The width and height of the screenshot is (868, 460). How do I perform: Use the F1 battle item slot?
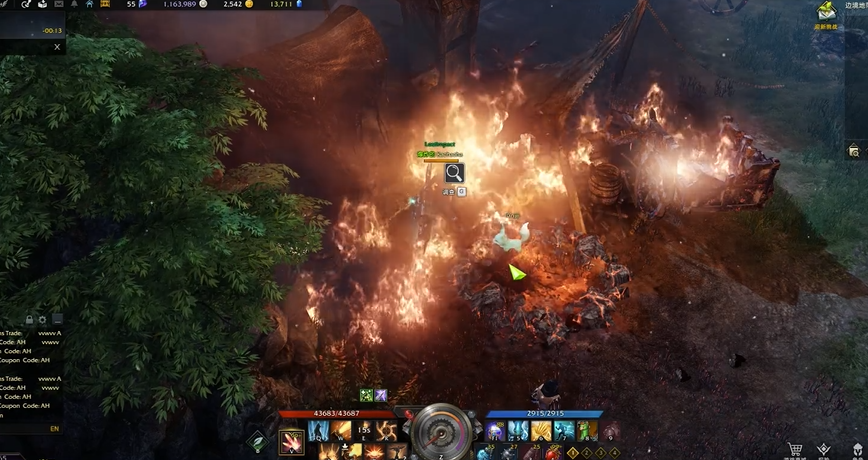pyautogui.click(x=498, y=431)
